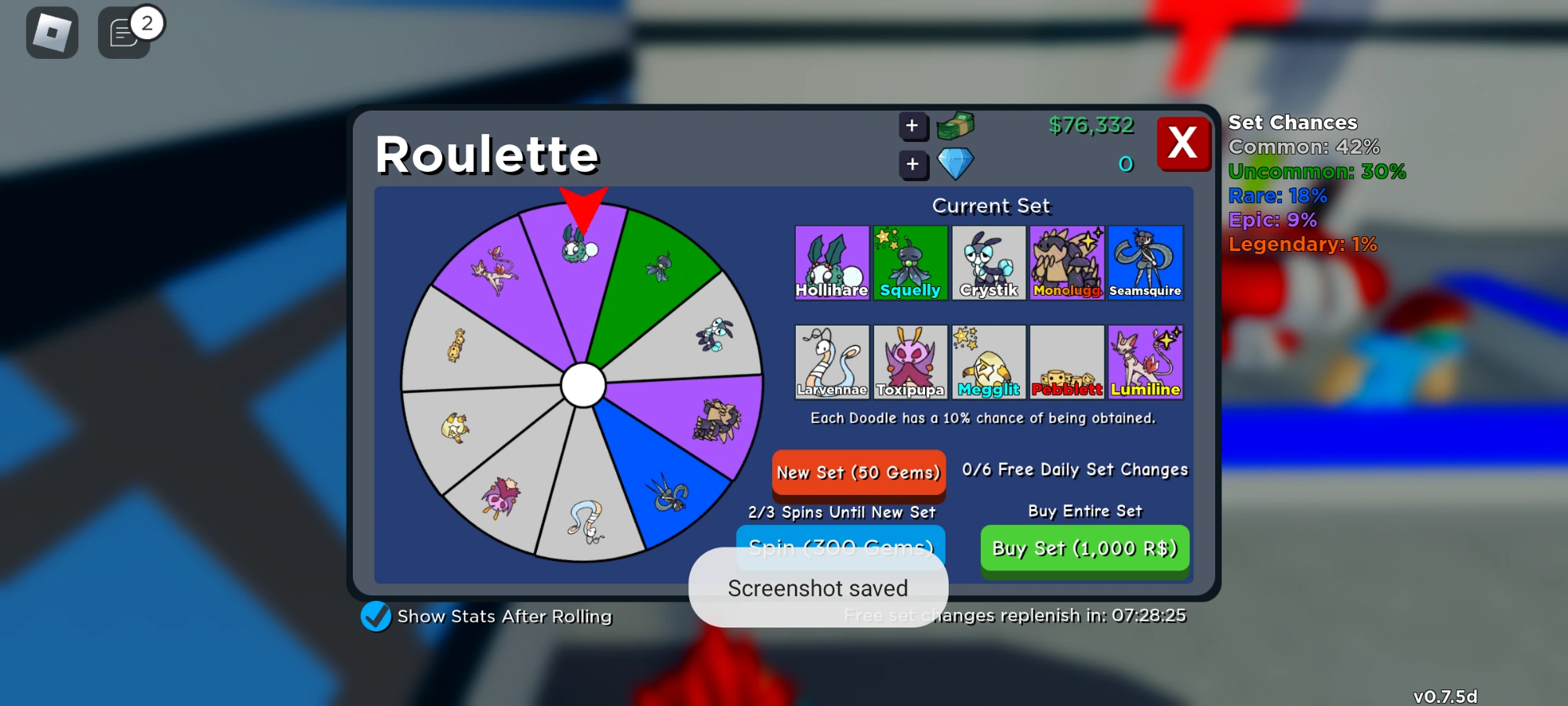Select the Seamsquire doodle icon
This screenshot has width=1568, height=706.
(x=1145, y=263)
